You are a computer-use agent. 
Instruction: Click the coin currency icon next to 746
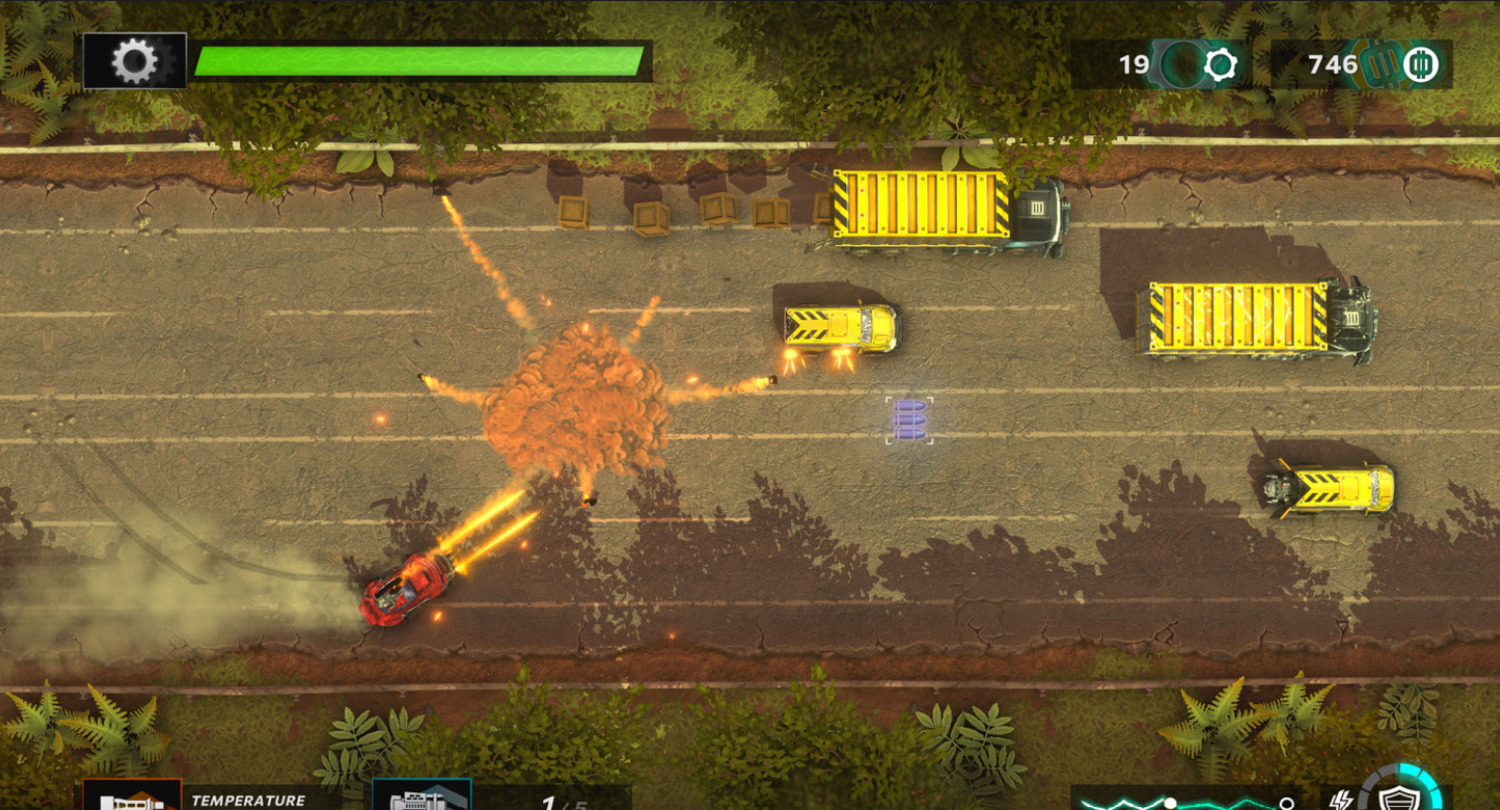click(x=1419, y=66)
